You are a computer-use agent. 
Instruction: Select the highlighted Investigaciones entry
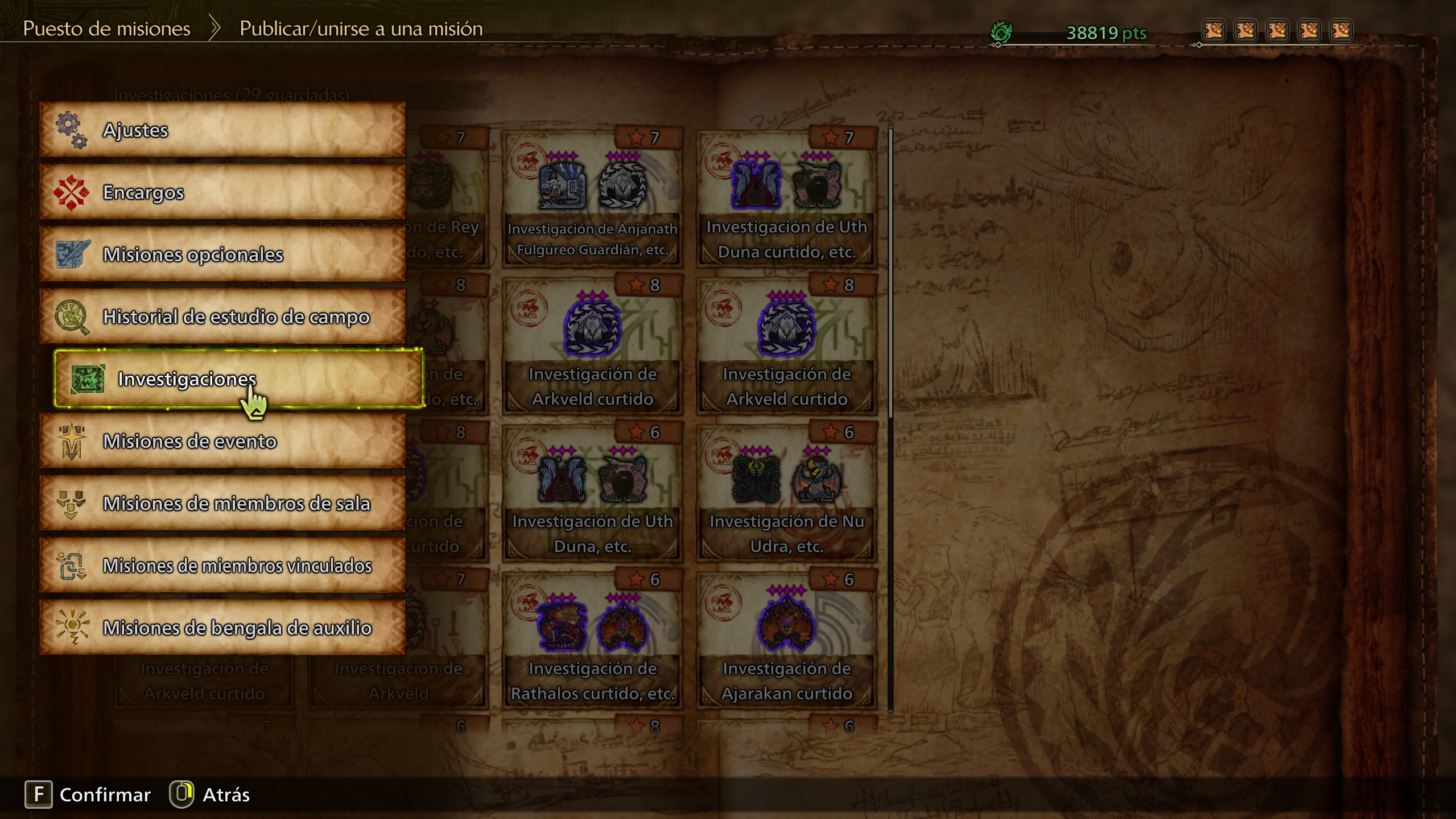tap(238, 378)
